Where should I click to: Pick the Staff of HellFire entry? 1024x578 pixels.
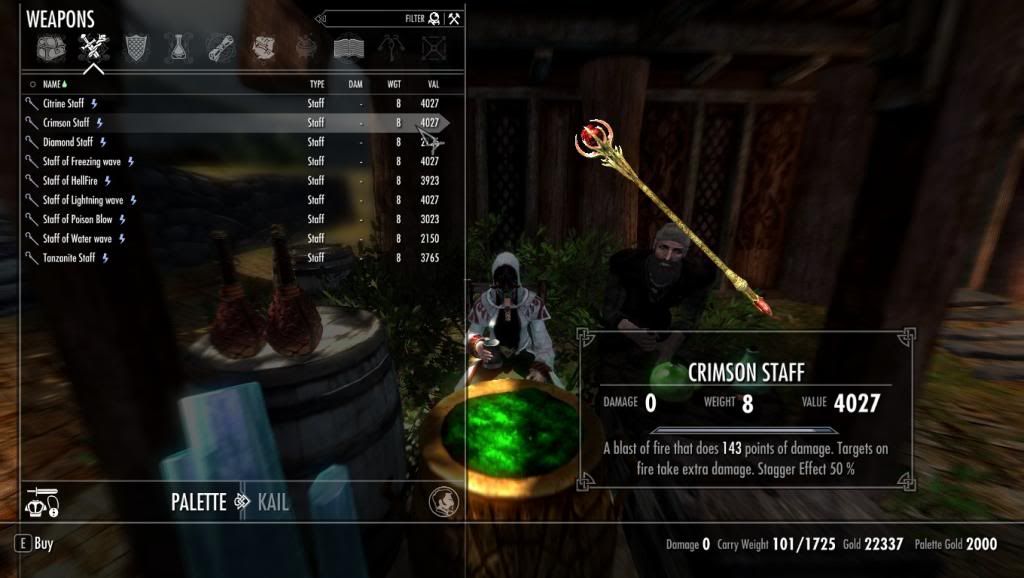[70, 181]
